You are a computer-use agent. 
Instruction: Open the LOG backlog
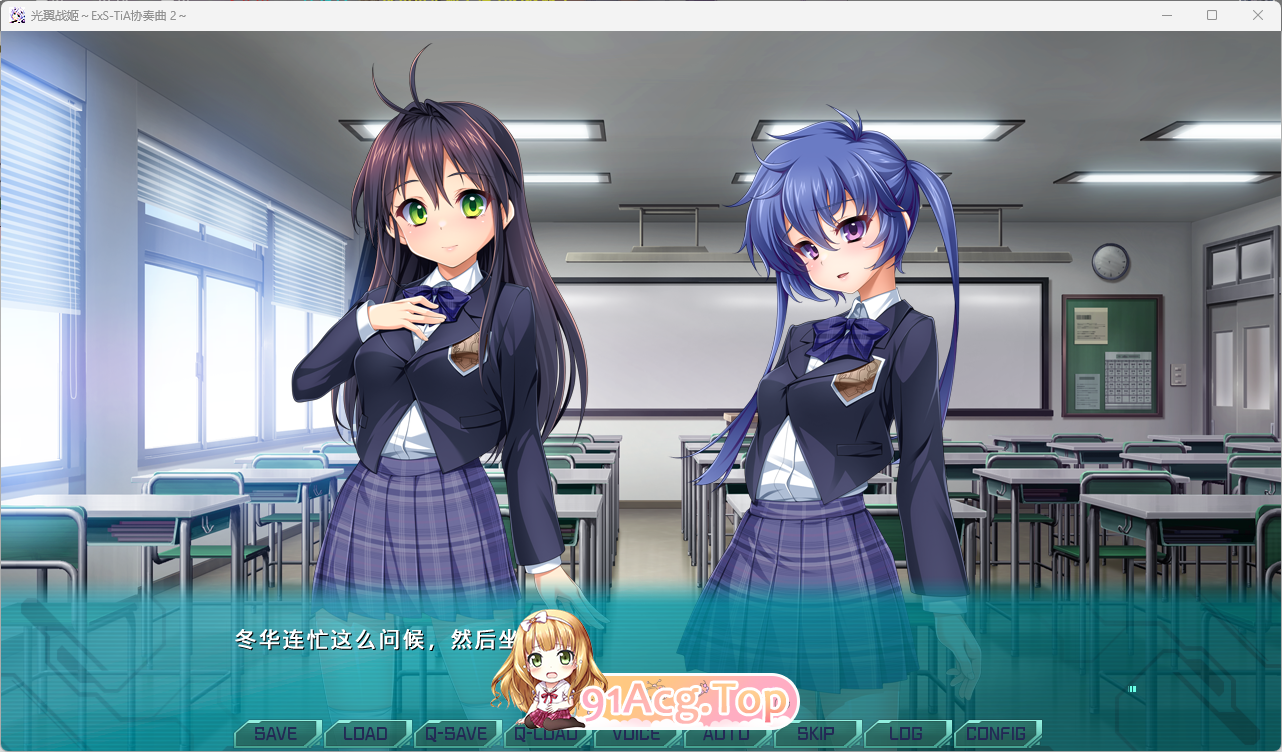(907, 733)
